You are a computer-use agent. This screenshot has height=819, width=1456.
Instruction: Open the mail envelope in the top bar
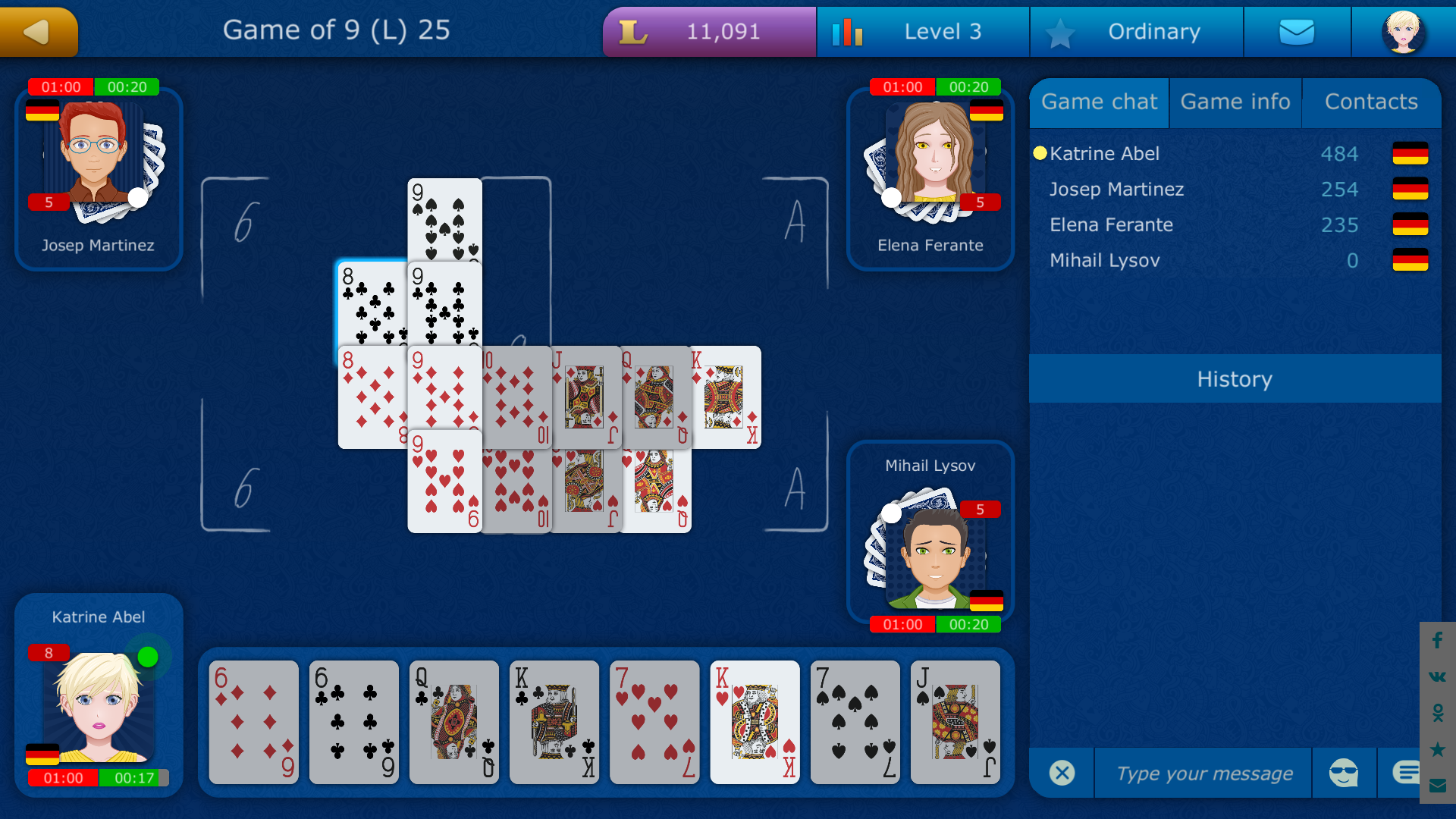1297,31
